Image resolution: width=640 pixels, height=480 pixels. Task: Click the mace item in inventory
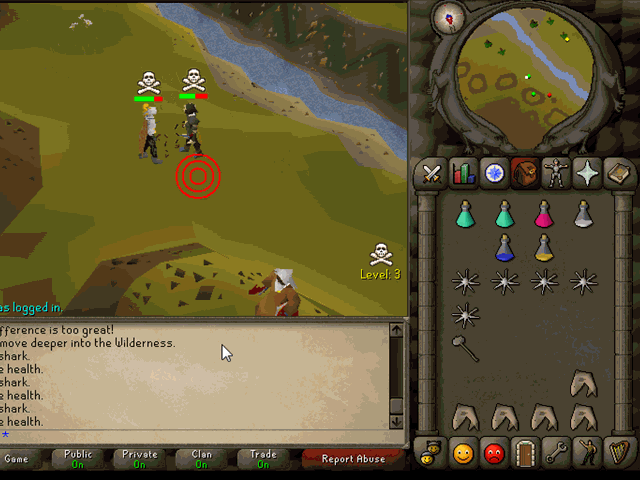466,348
